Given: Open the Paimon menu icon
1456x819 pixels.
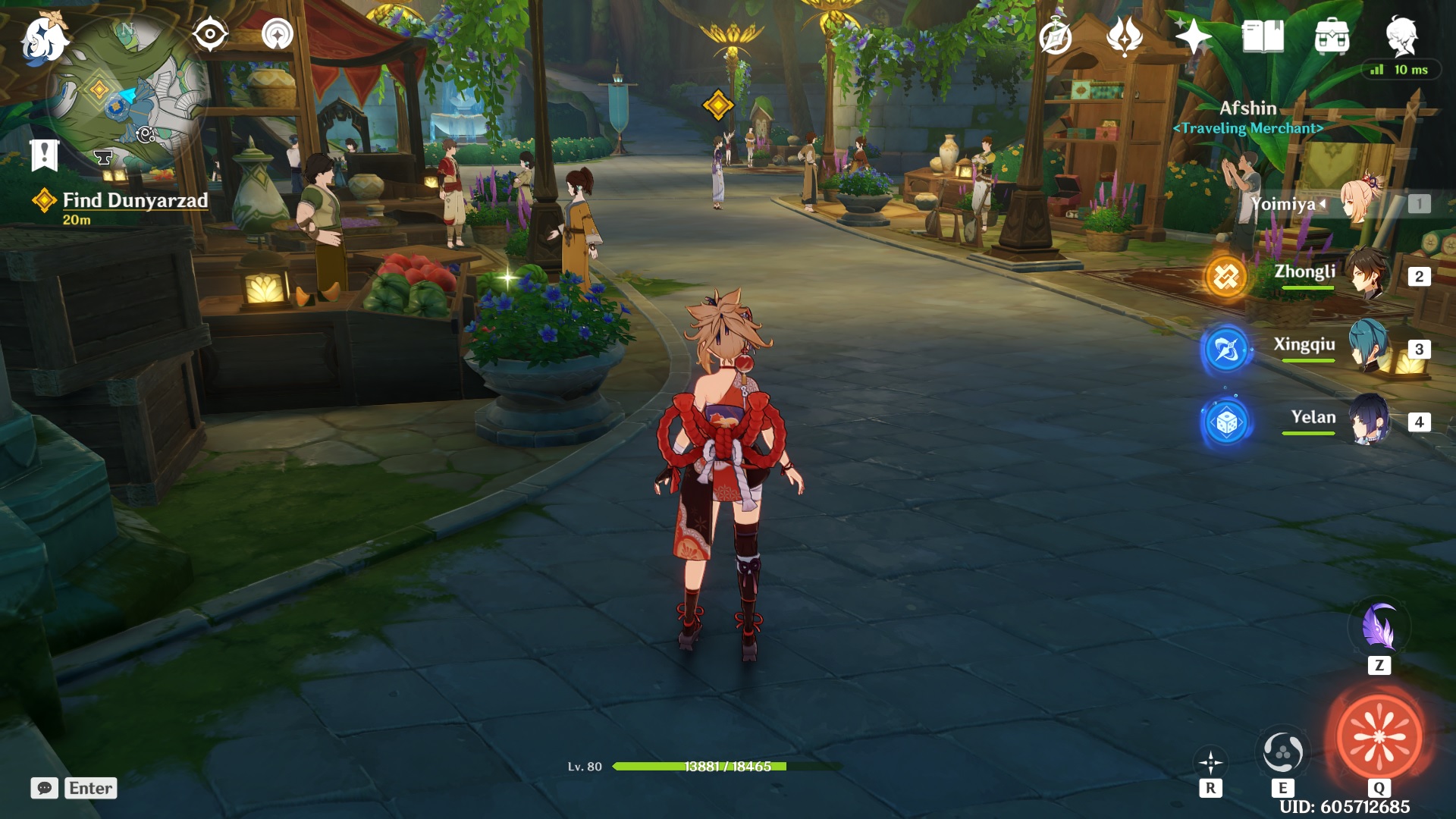Looking at the screenshot, I should coord(43,38).
